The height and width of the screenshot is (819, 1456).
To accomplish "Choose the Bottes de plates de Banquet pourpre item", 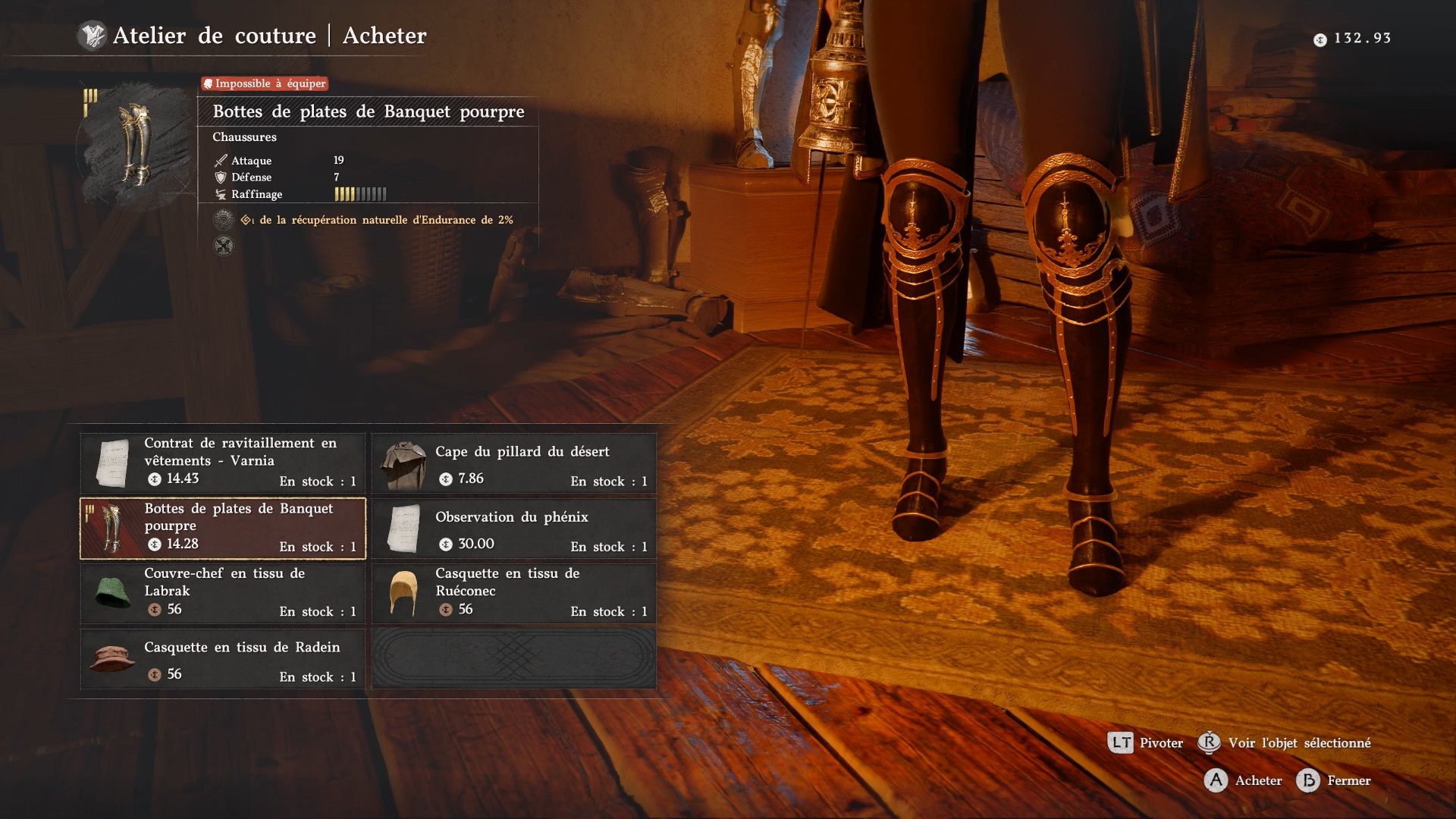I will pyautogui.click(x=223, y=528).
